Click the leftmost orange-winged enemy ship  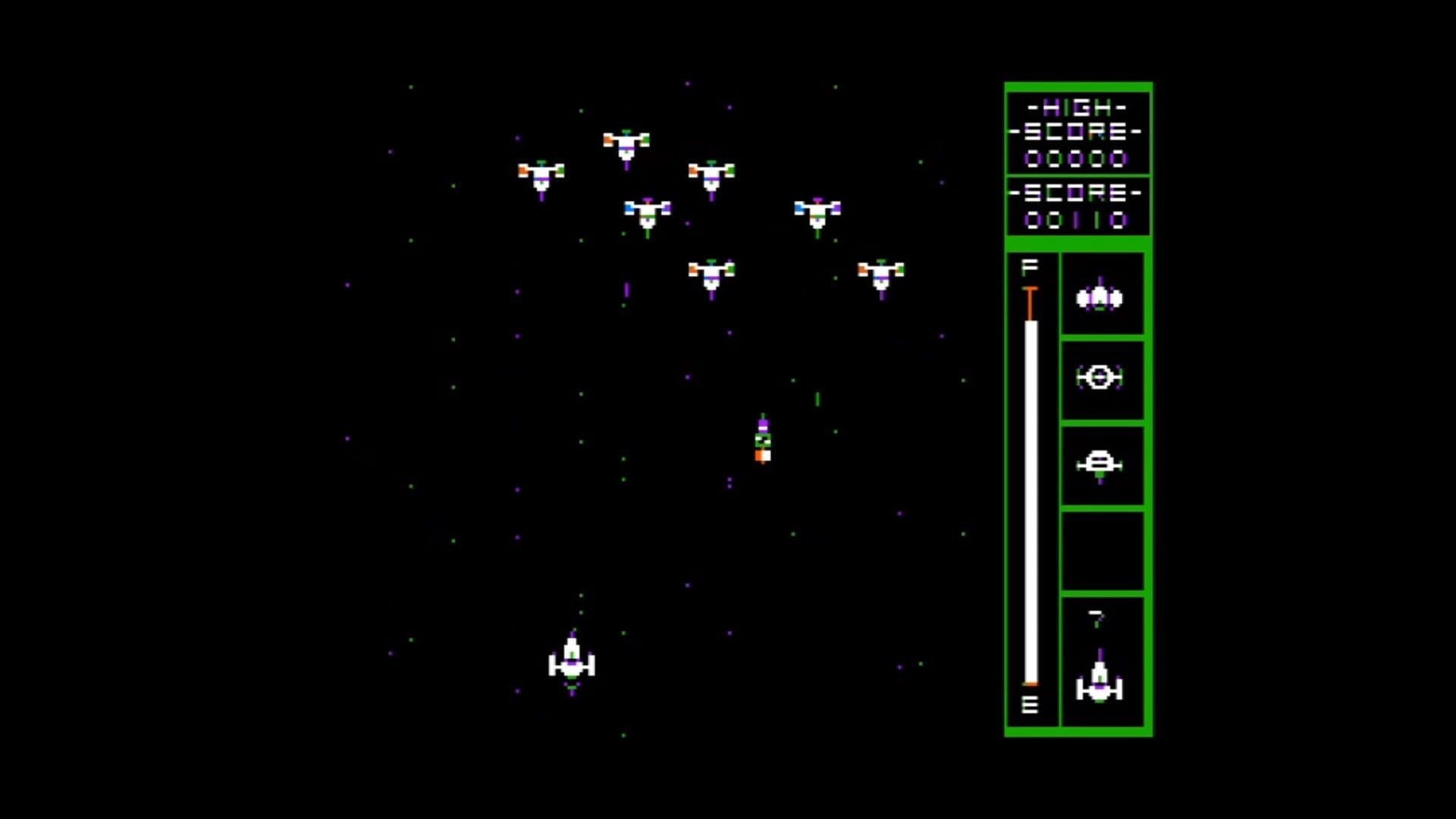541,175
